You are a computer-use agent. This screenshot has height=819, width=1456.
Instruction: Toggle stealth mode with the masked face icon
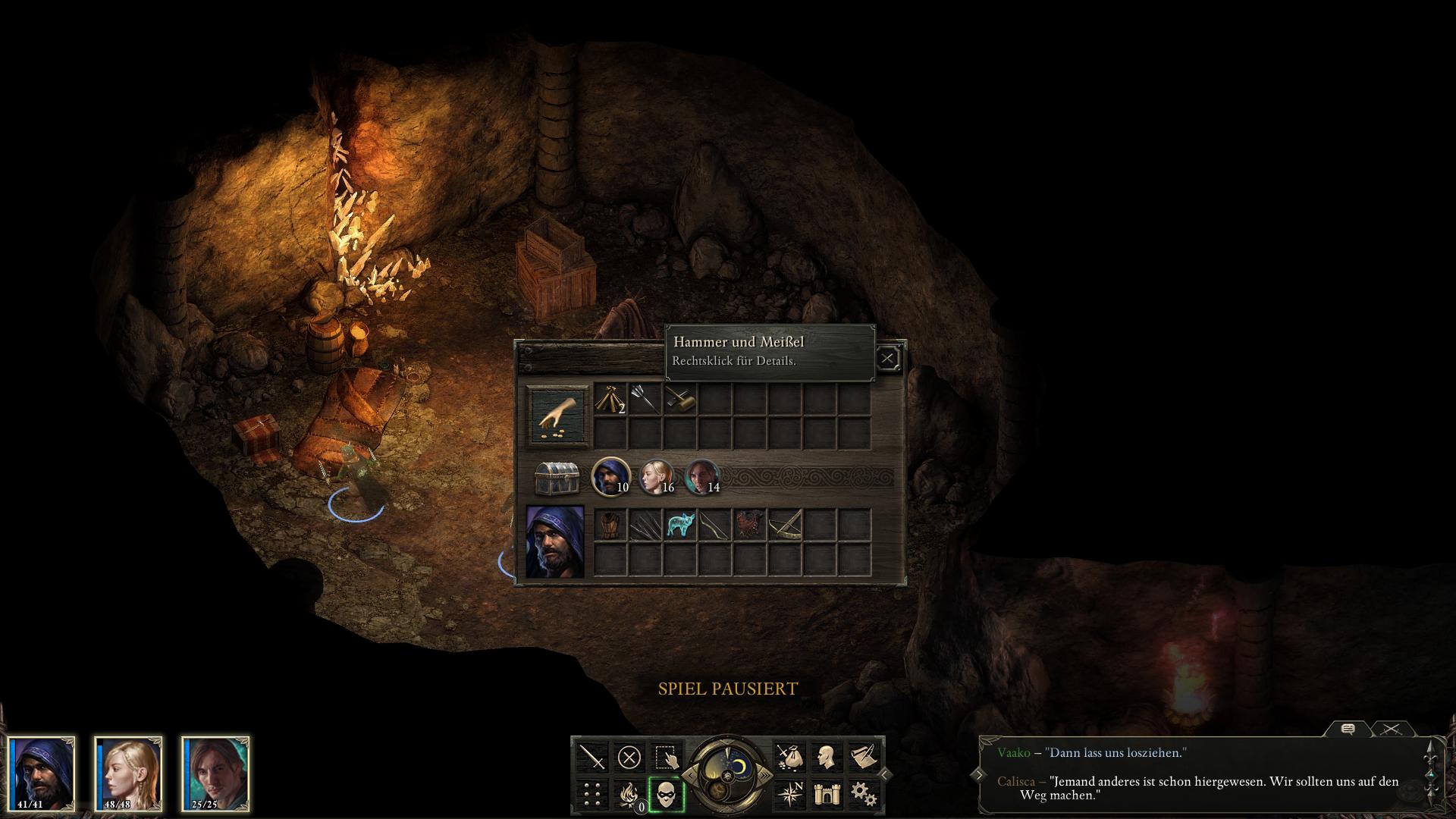point(666,795)
